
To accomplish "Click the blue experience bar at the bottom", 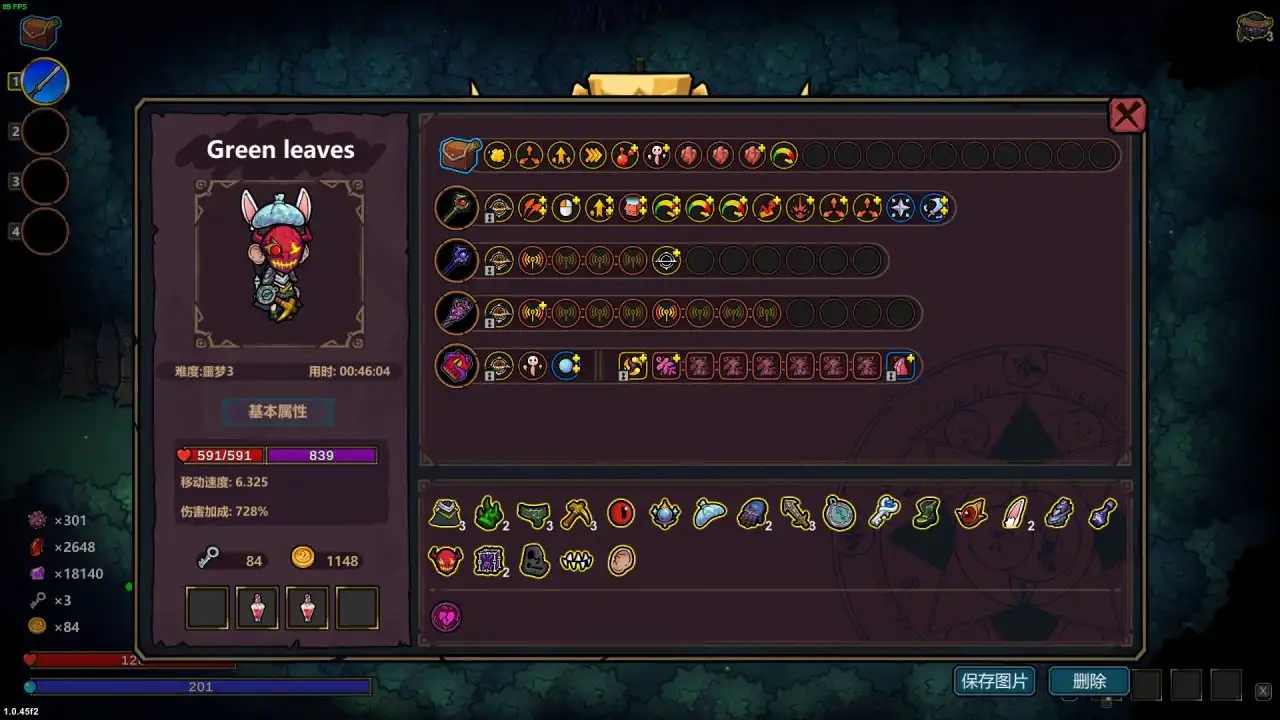I will coord(200,686).
